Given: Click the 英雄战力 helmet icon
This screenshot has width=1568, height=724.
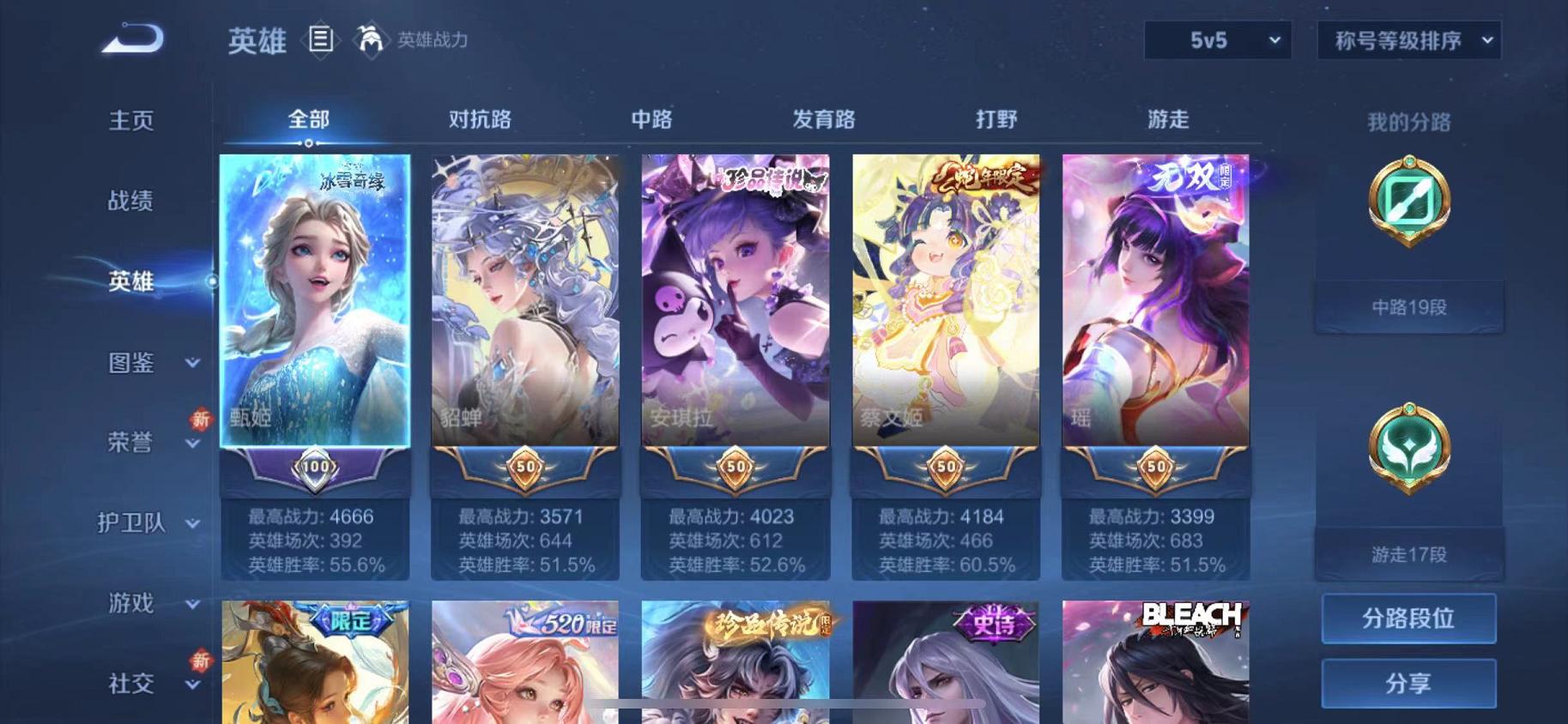Looking at the screenshot, I should 369,39.
